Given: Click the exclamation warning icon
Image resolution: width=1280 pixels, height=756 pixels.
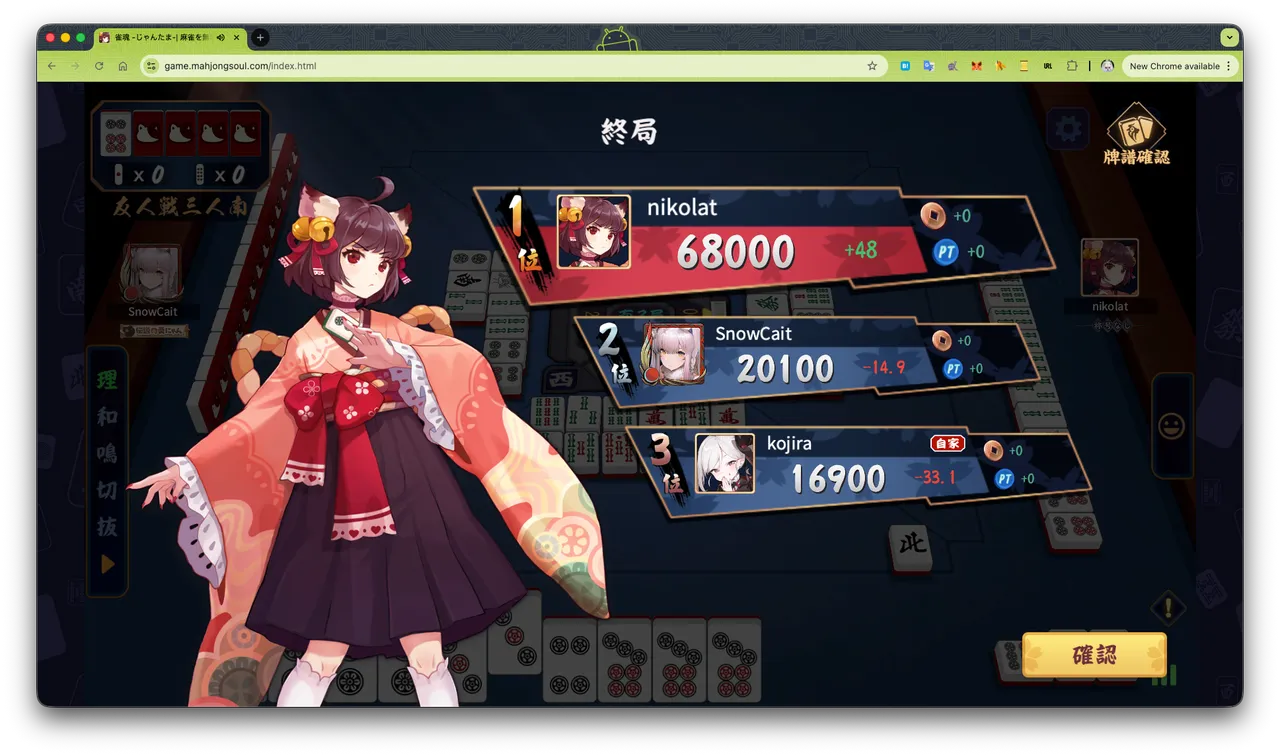Looking at the screenshot, I should 1168,607.
